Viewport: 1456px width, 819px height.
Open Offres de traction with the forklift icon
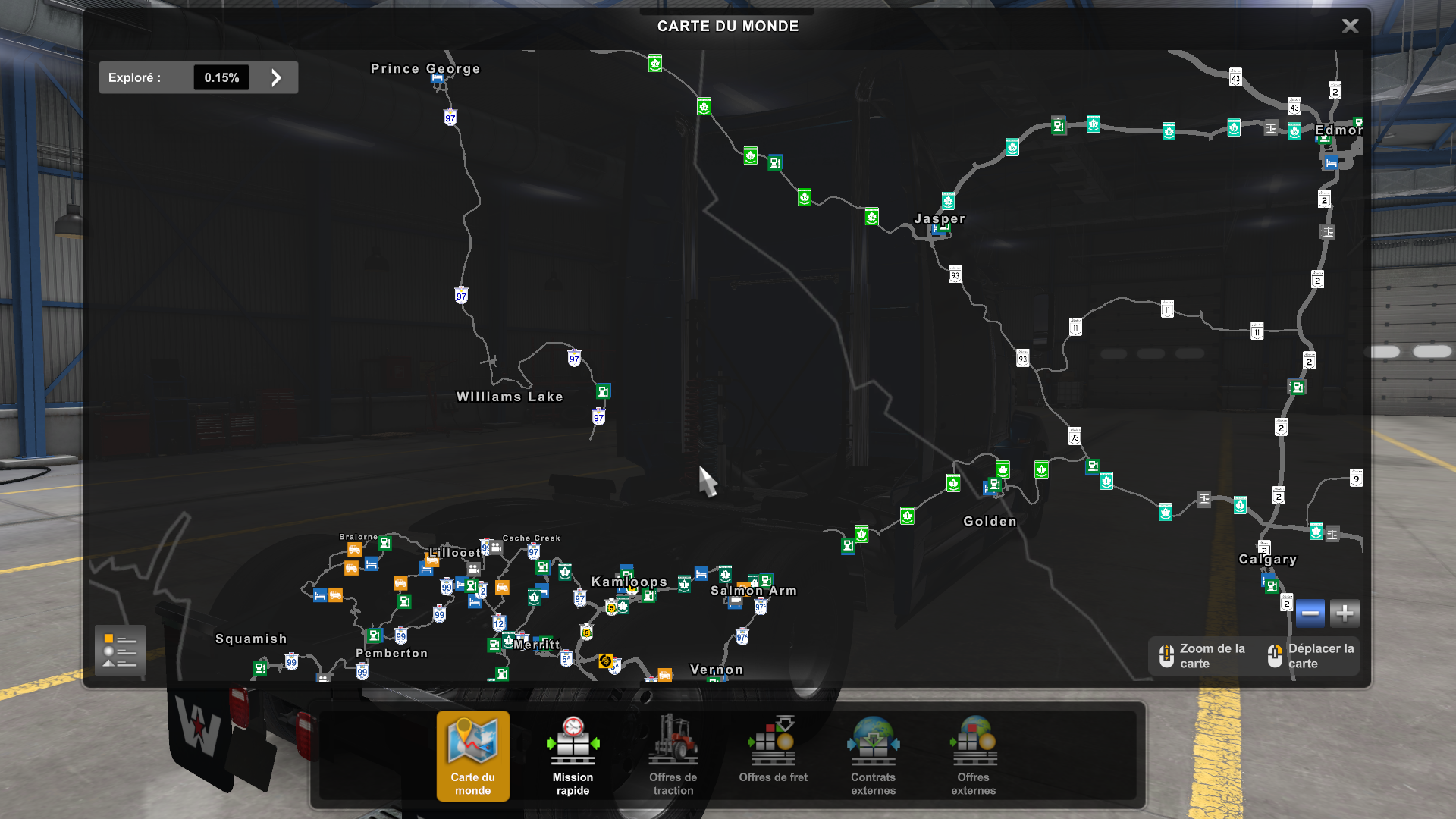pos(673,756)
